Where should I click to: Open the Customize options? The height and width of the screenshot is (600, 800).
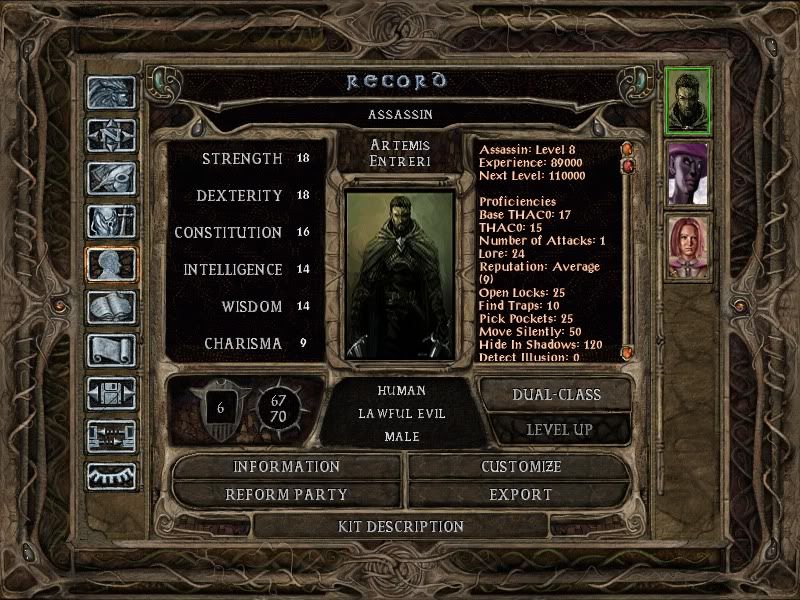(521, 467)
